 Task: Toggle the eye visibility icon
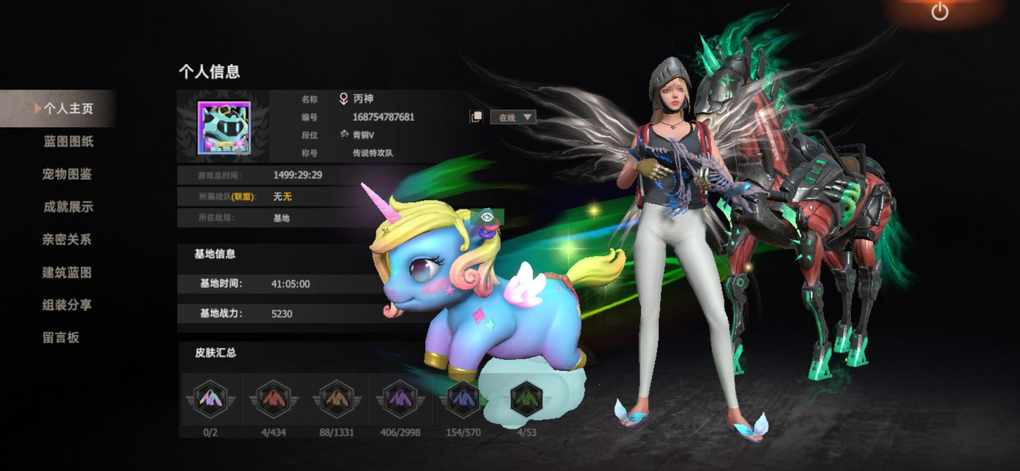click(486, 216)
